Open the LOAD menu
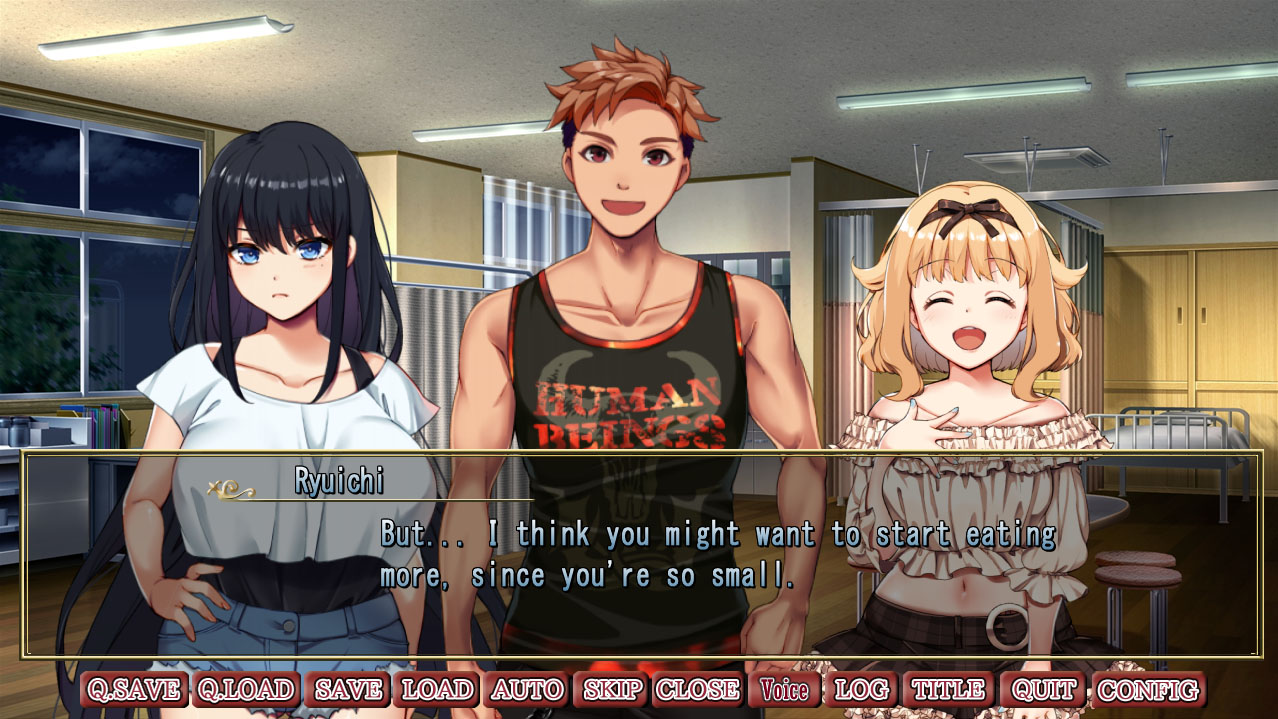The width and height of the screenshot is (1278, 719). pos(438,690)
